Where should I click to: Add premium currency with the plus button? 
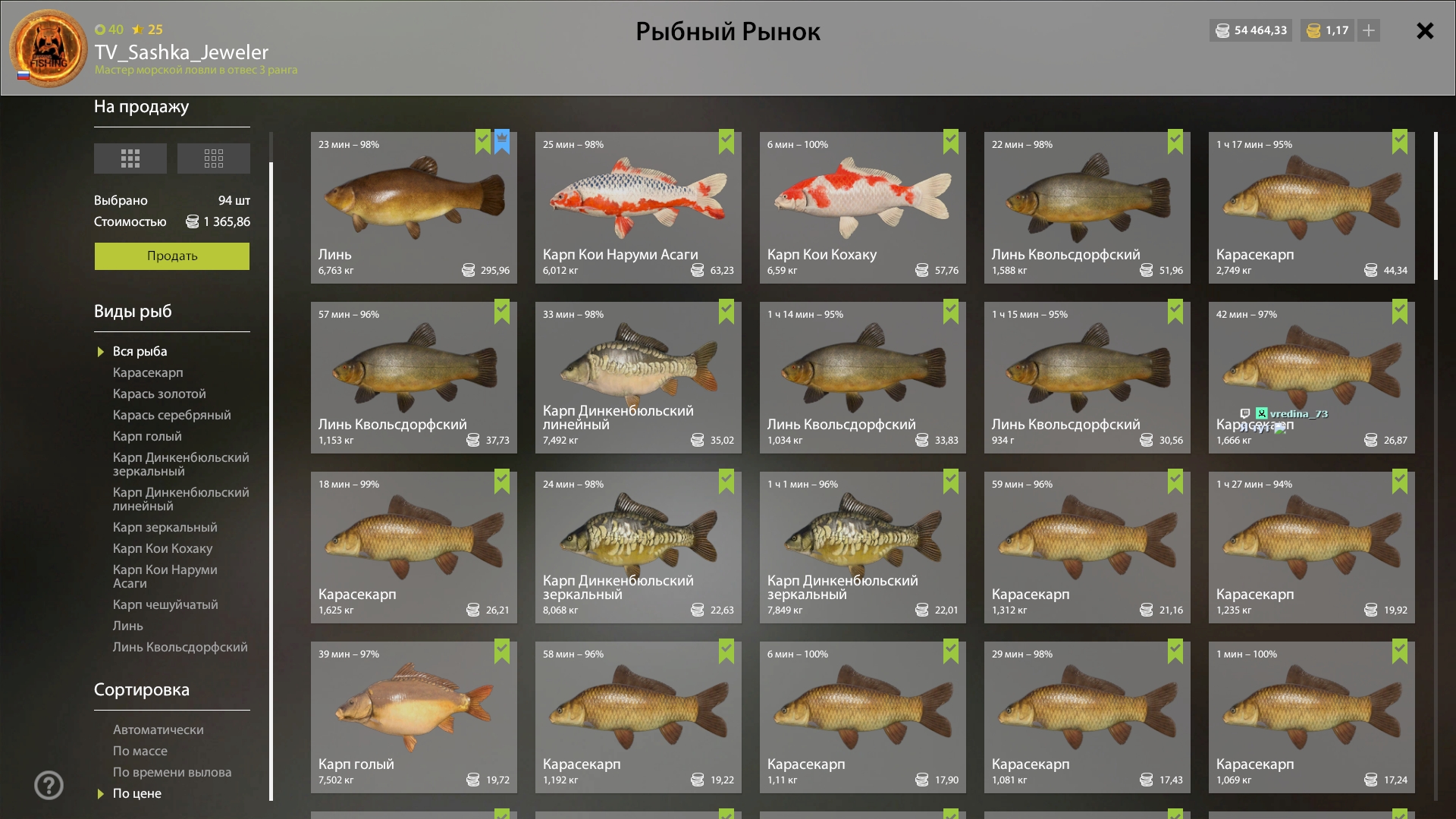(1369, 30)
